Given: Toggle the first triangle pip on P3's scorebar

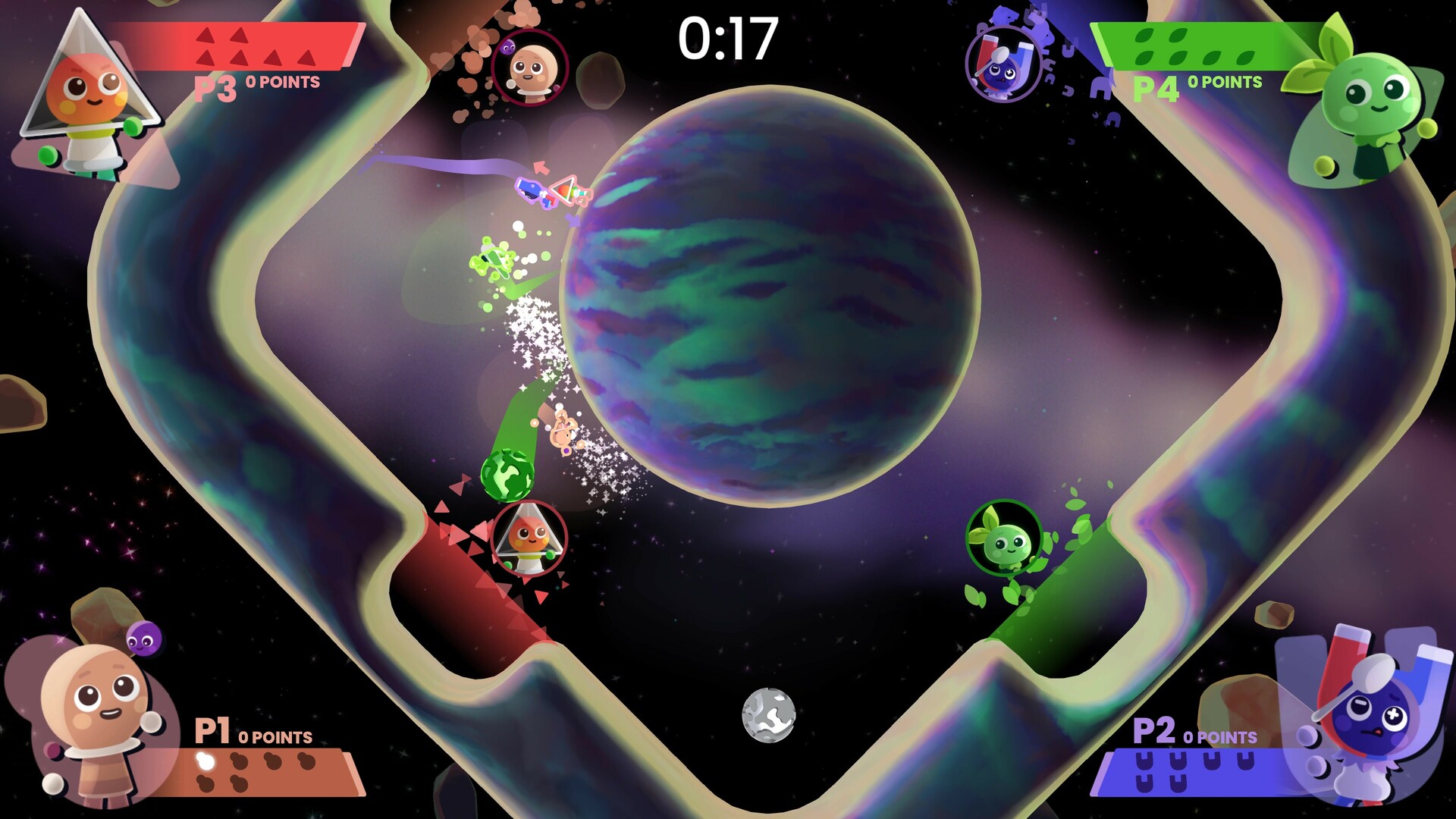Looking at the screenshot, I should click(206, 34).
